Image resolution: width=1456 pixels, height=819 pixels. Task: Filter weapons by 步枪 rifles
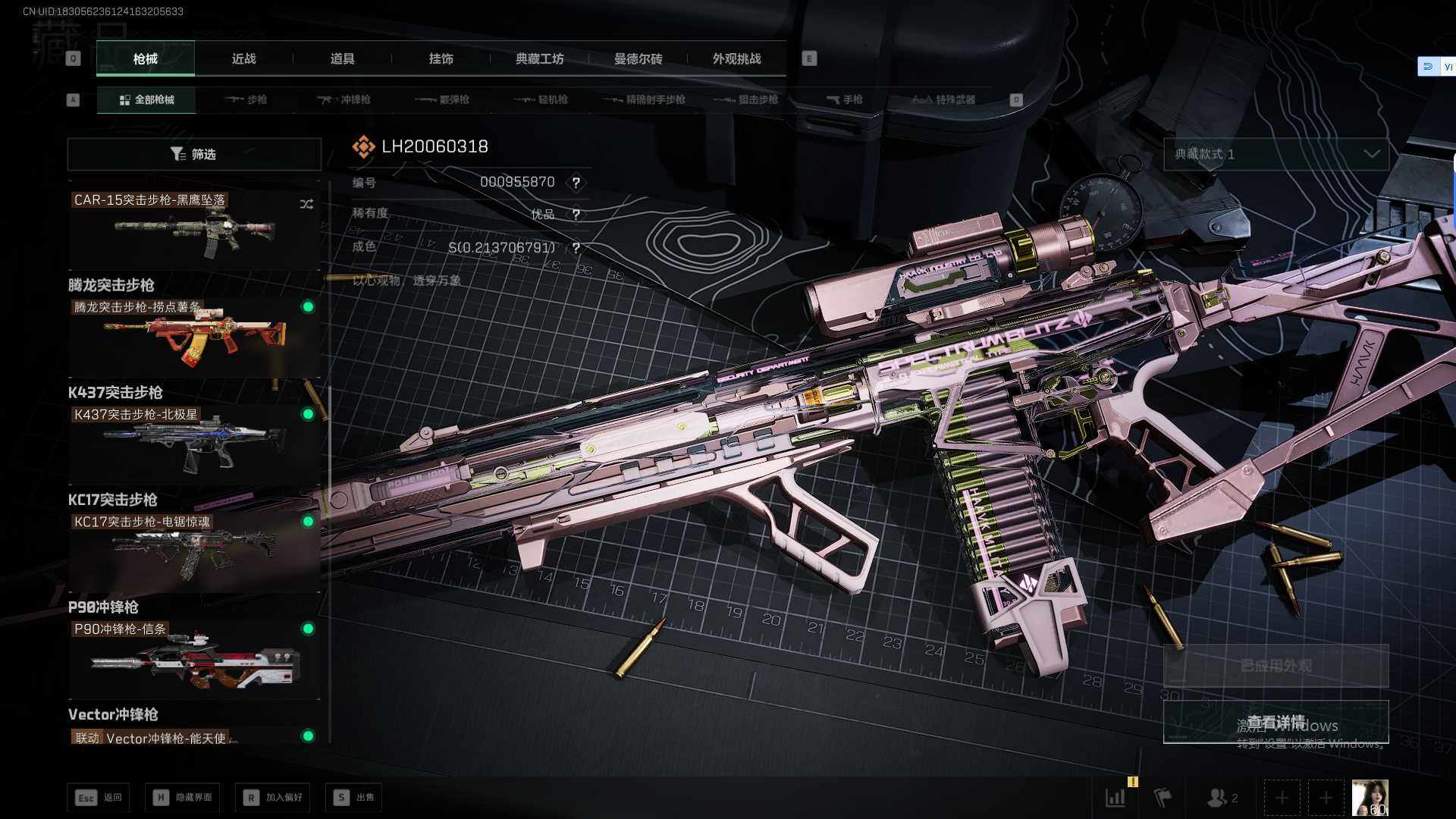coord(246,99)
